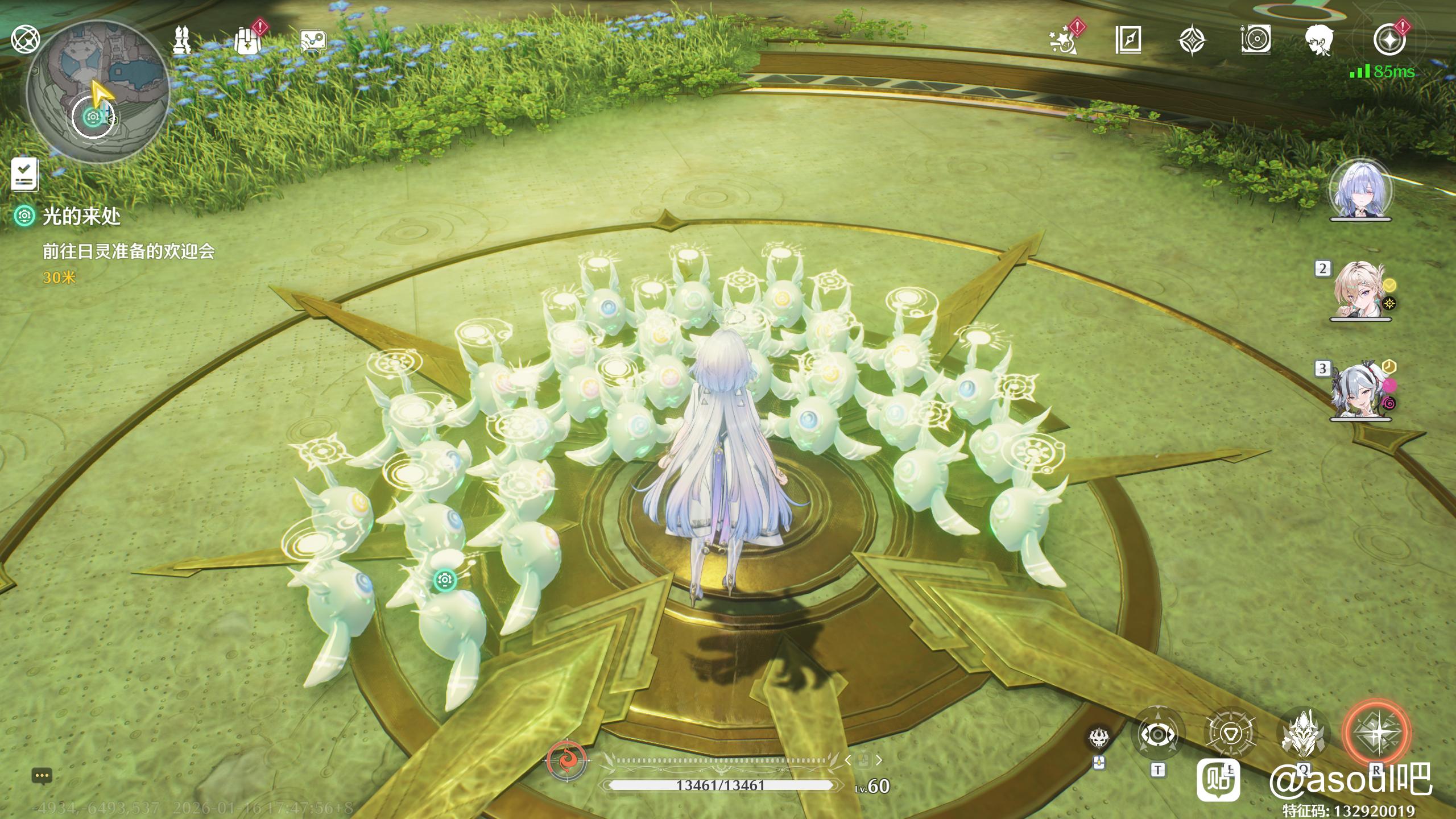The height and width of the screenshot is (819, 1456).
Task: Open the chat bubble button
Action: [x=43, y=775]
